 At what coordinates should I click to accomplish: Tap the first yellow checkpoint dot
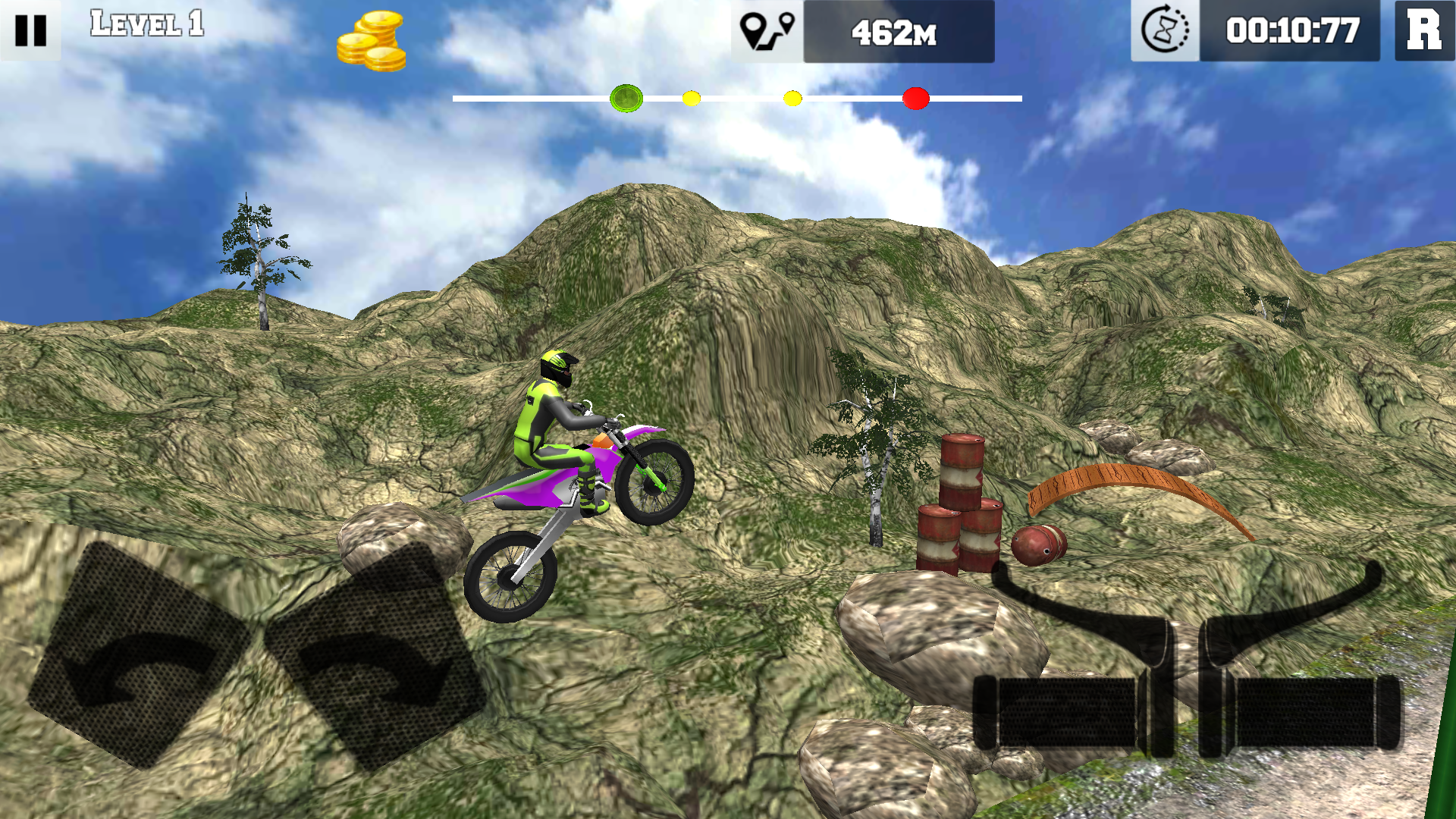coord(691,97)
